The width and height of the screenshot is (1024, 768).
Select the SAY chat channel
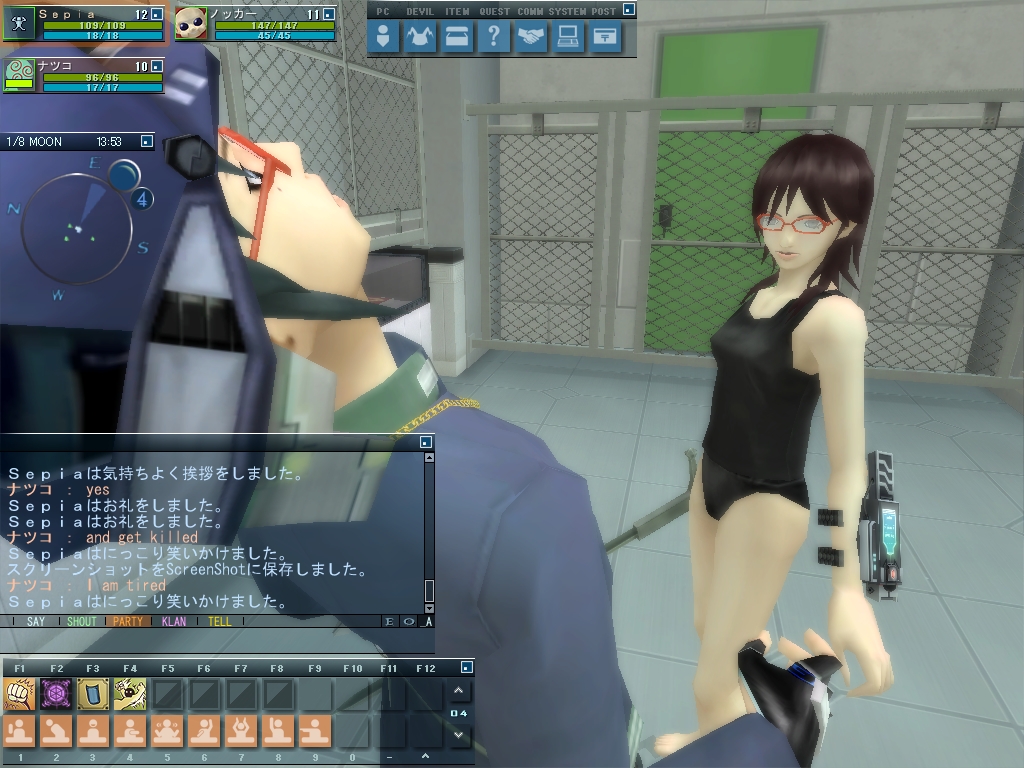coord(36,621)
